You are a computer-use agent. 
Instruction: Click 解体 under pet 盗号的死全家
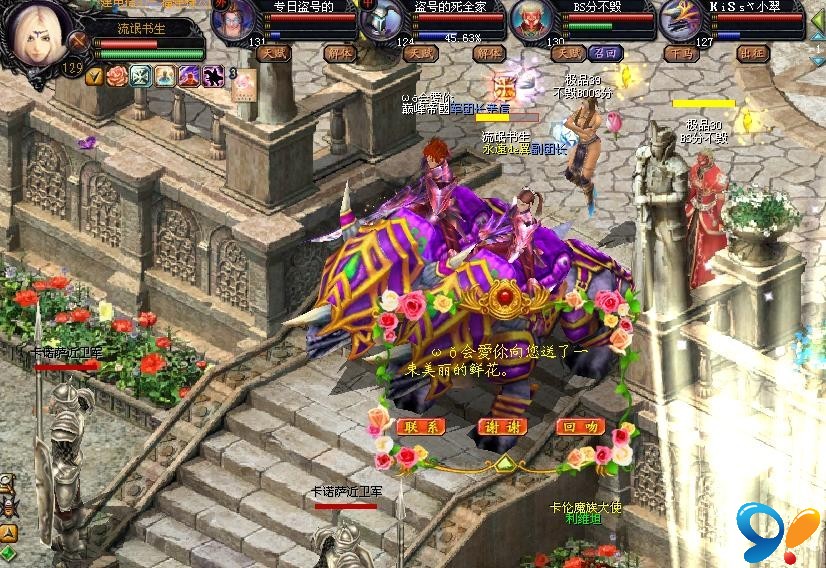coord(489,53)
